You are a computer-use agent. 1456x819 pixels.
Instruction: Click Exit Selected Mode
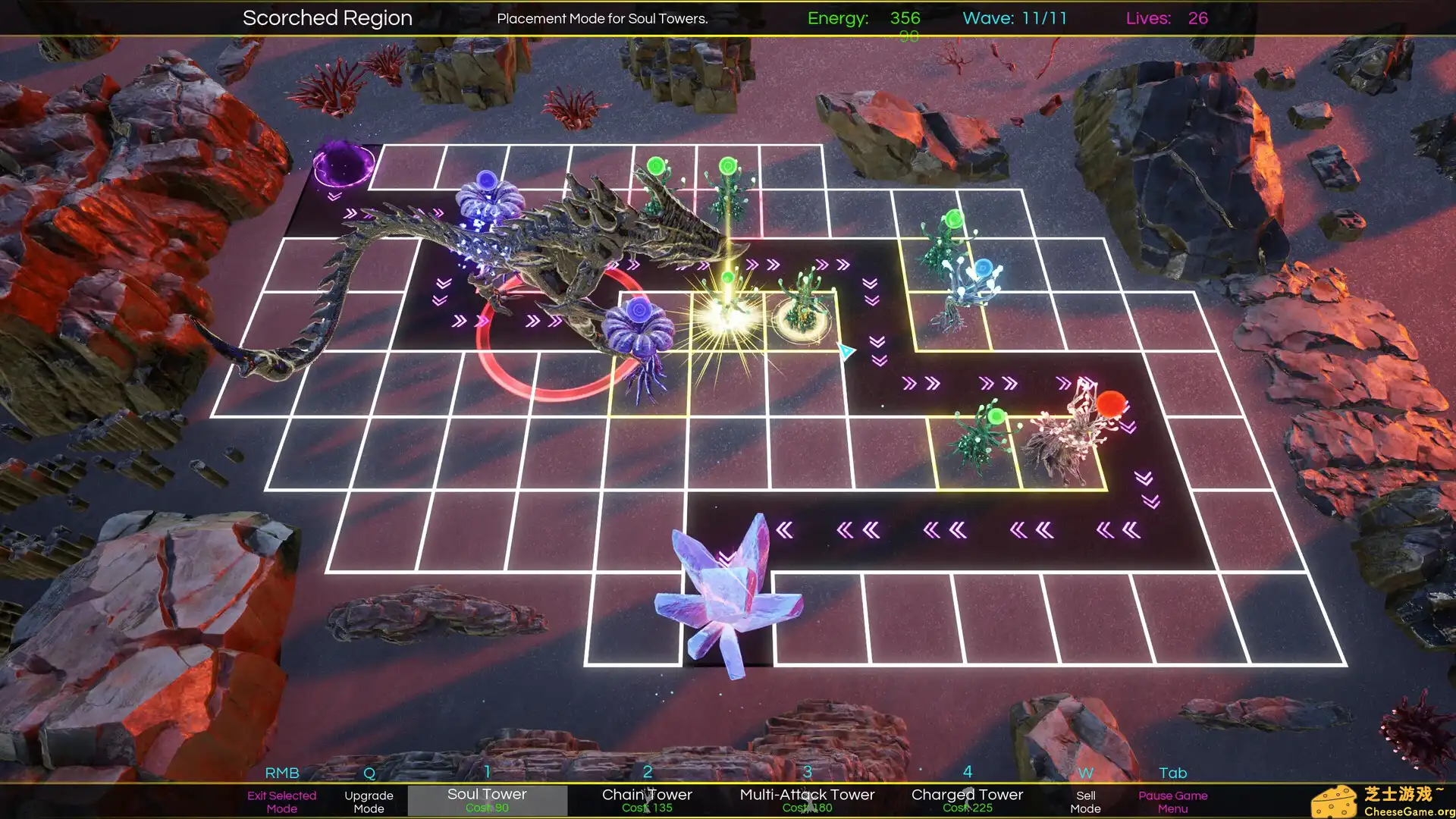282,802
